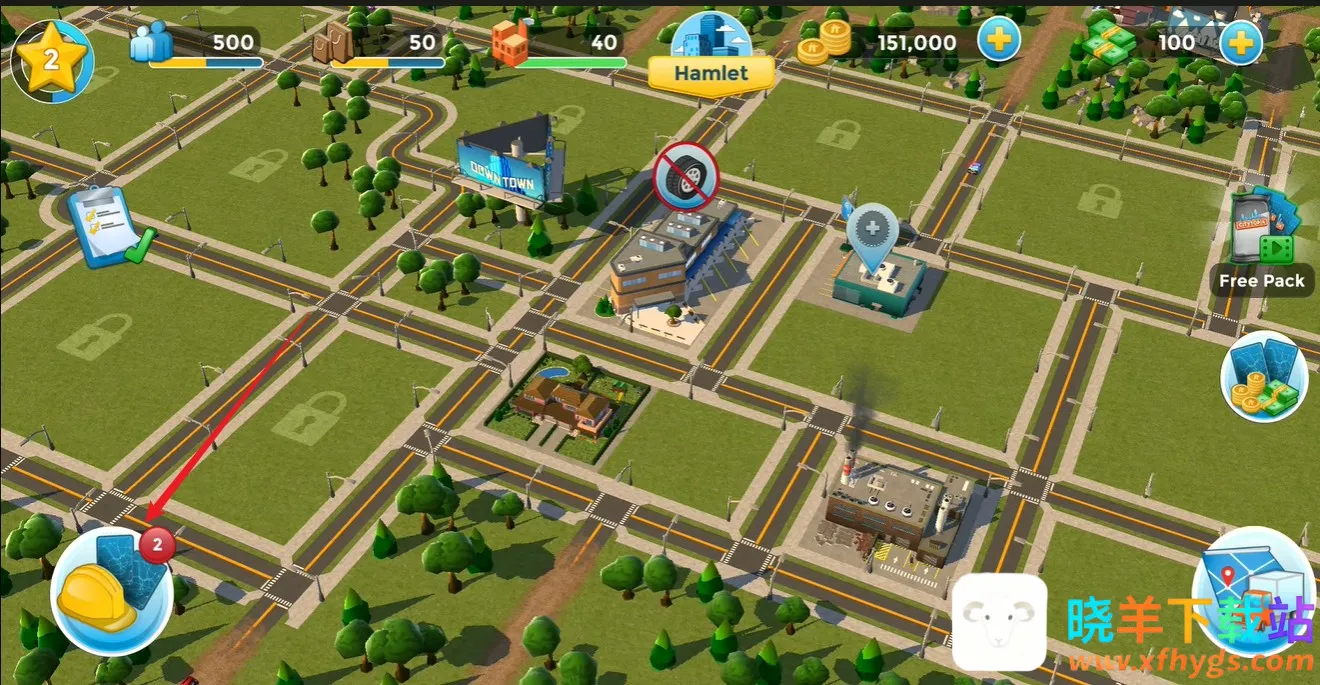1320x685 pixels.
Task: Open the cards and cash shop icon
Action: point(1264,375)
